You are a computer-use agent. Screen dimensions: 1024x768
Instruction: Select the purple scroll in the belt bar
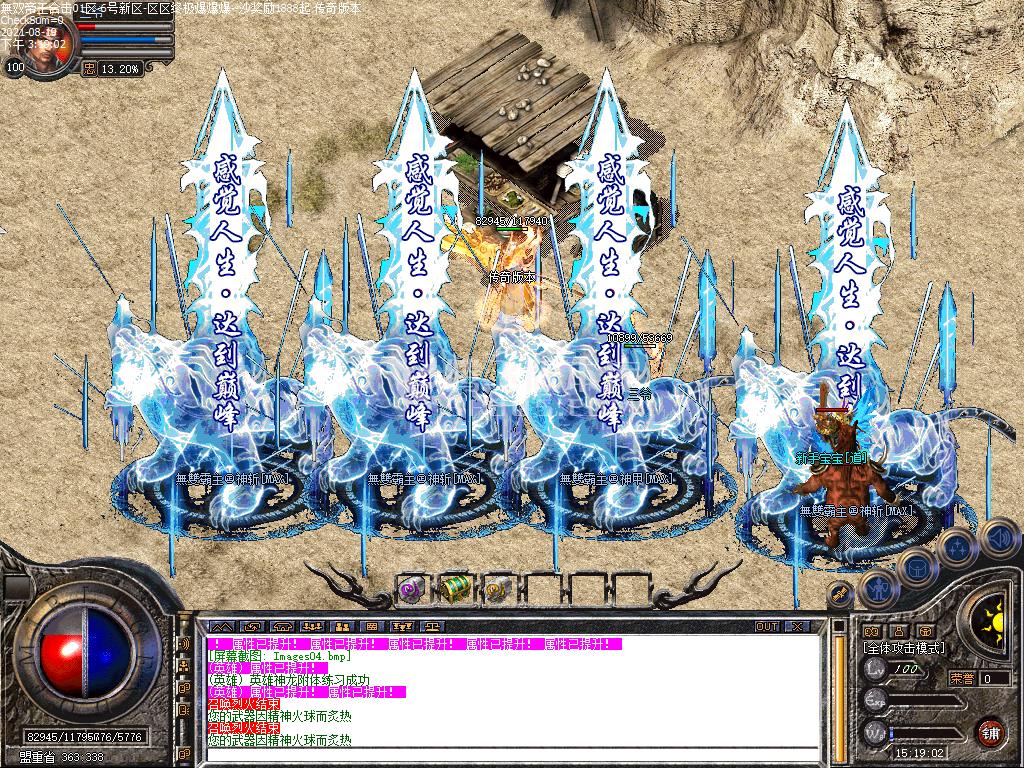point(411,588)
